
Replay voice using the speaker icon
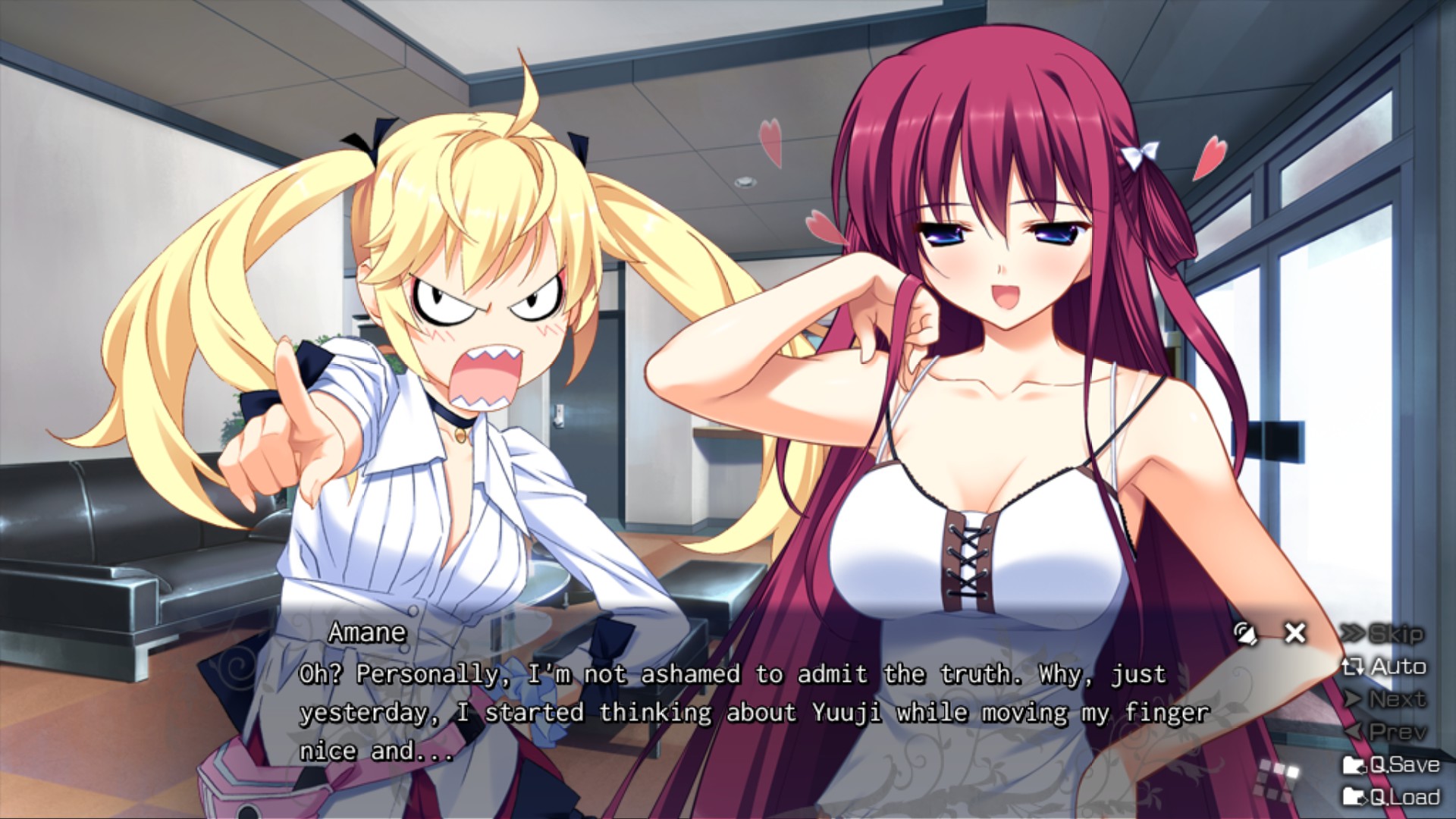tap(1244, 633)
